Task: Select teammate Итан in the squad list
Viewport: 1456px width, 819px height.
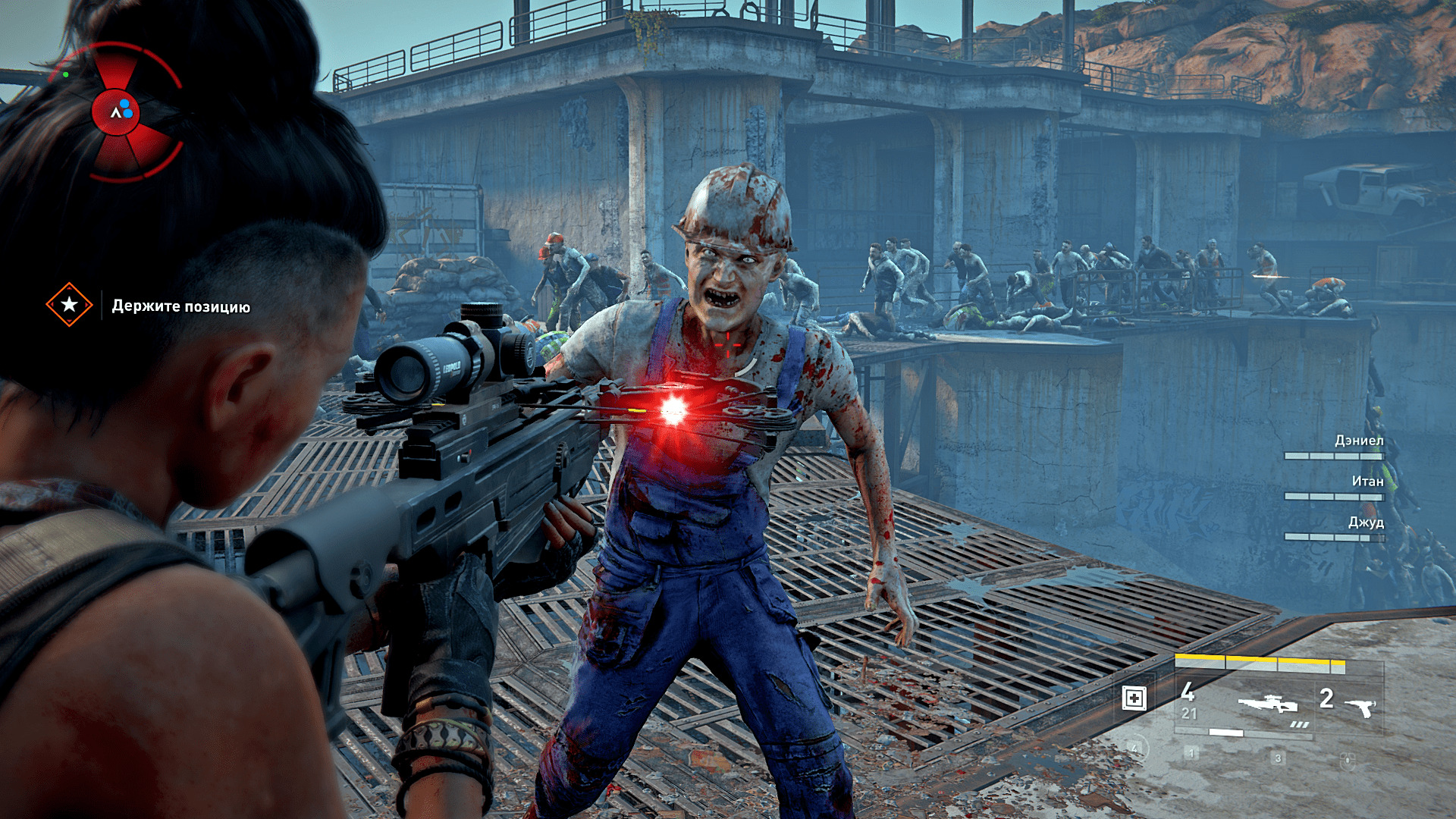Action: tap(1367, 482)
